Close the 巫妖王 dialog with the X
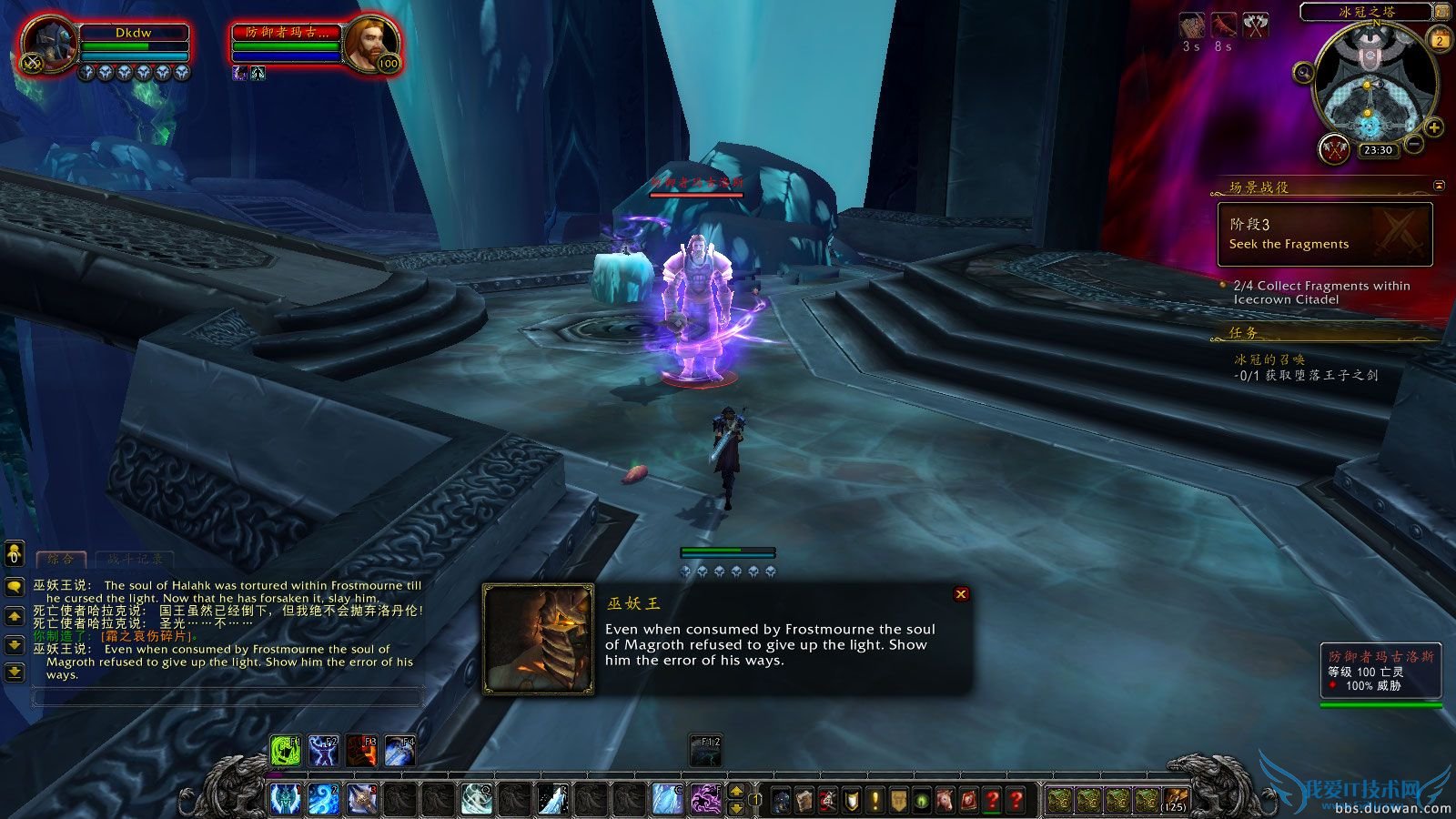The image size is (1456, 819). [x=961, y=594]
